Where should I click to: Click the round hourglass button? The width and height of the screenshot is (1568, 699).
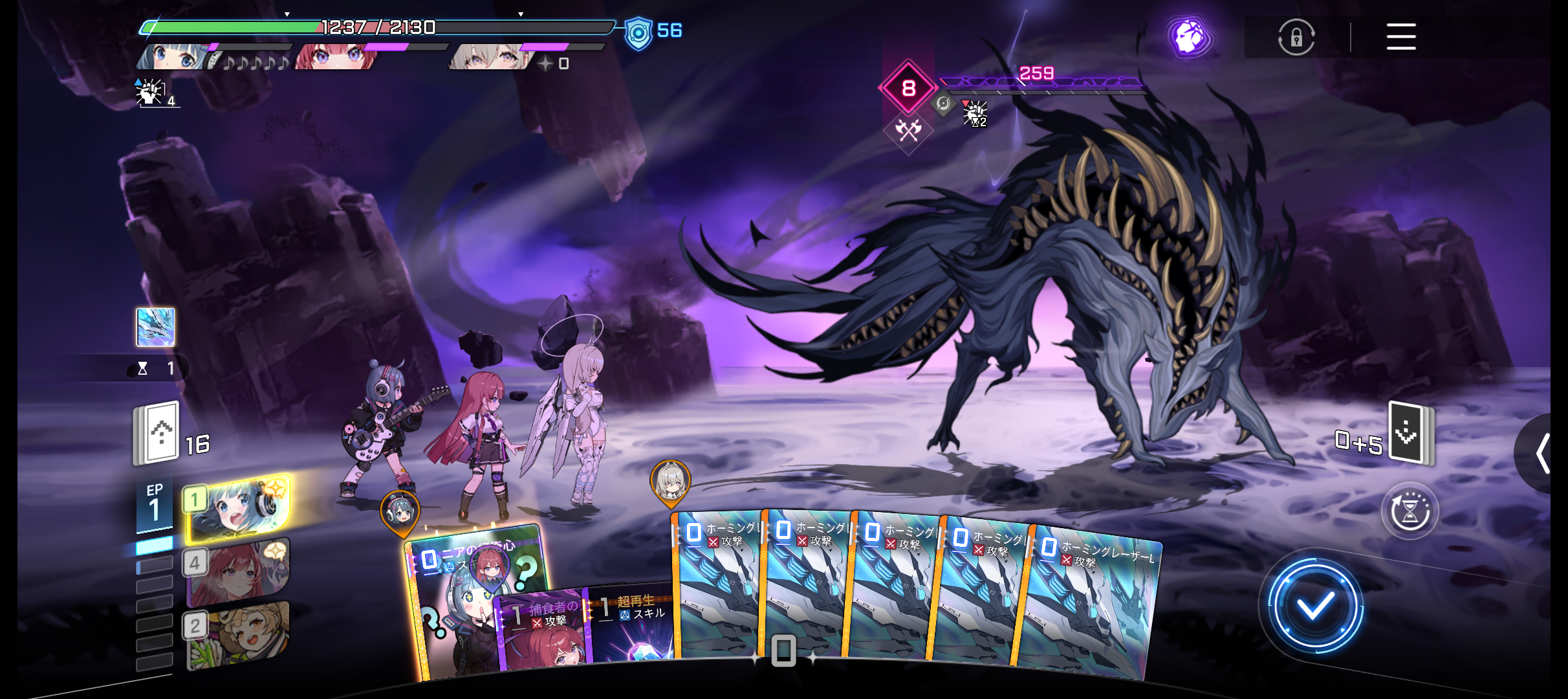(1410, 511)
